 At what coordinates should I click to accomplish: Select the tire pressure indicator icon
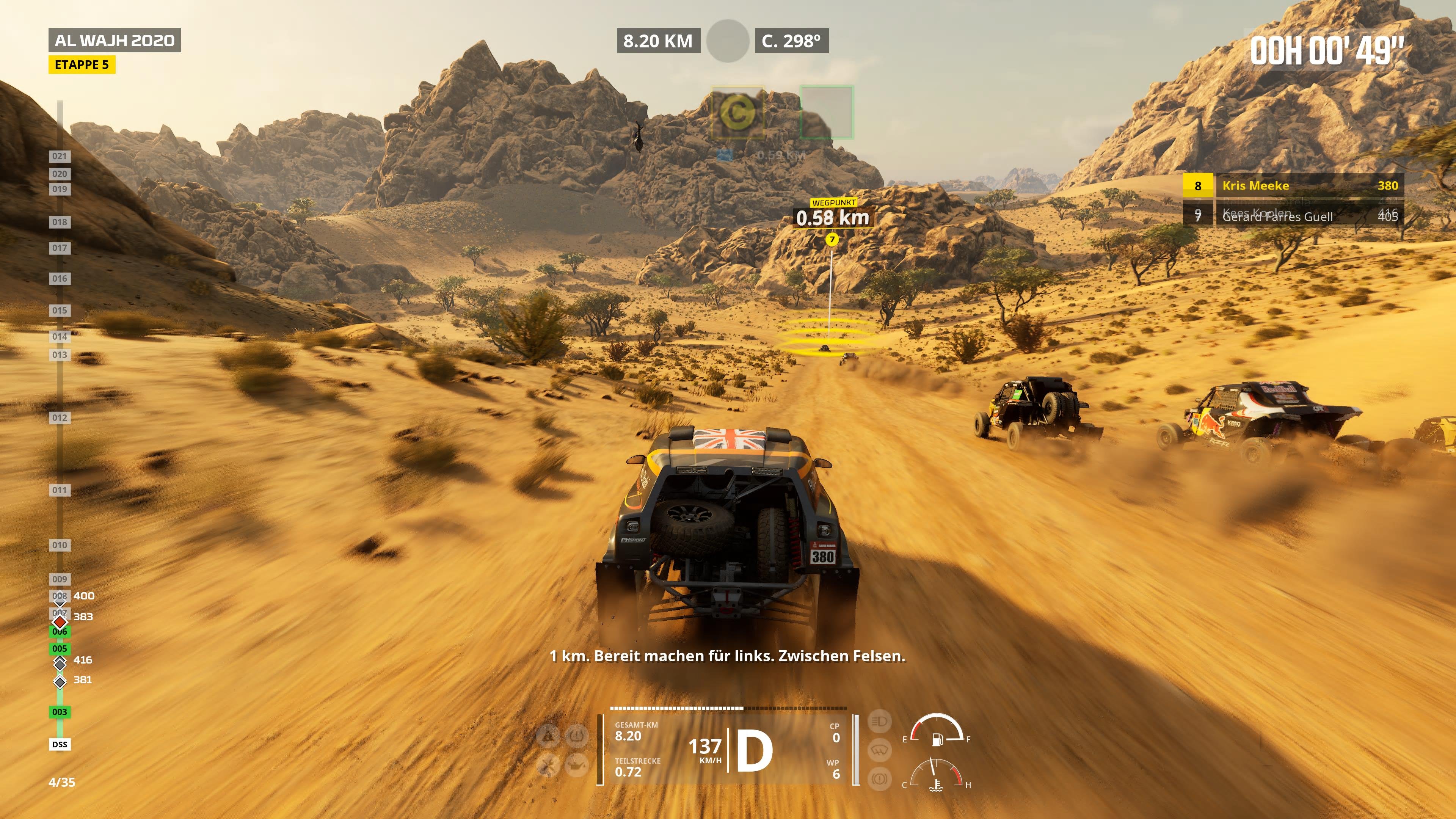point(577,736)
